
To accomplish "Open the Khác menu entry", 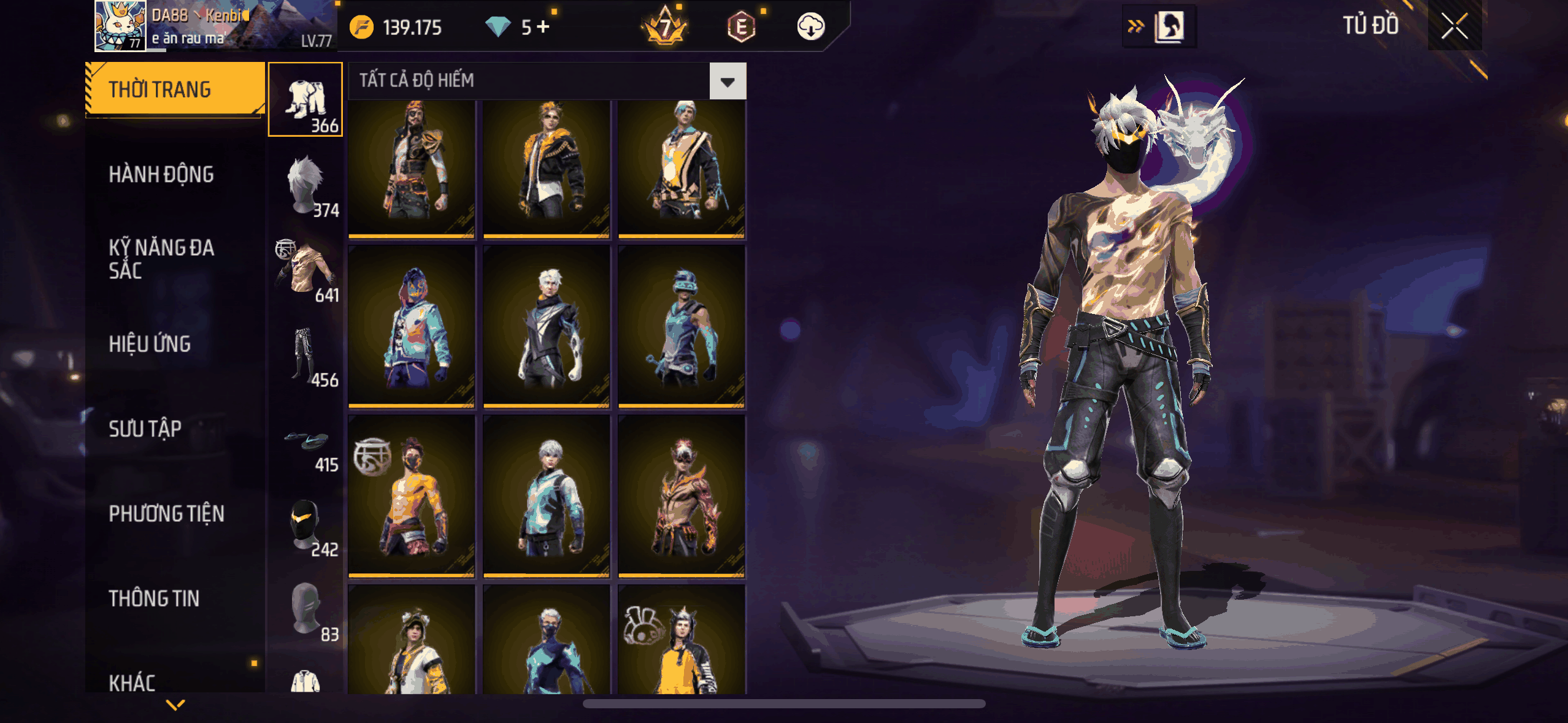I will 132,682.
